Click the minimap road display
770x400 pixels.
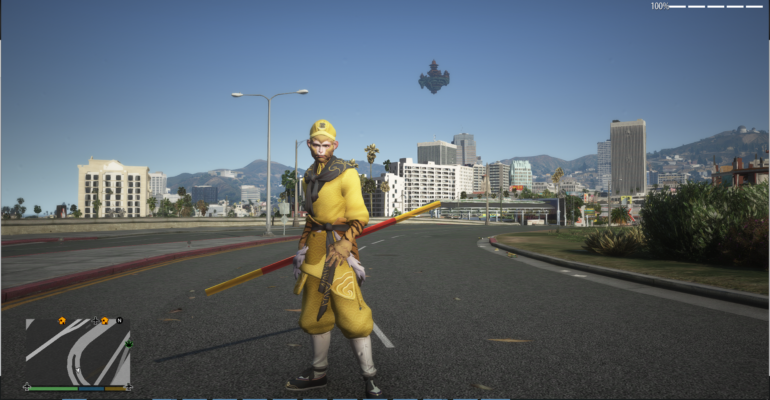tap(77, 352)
